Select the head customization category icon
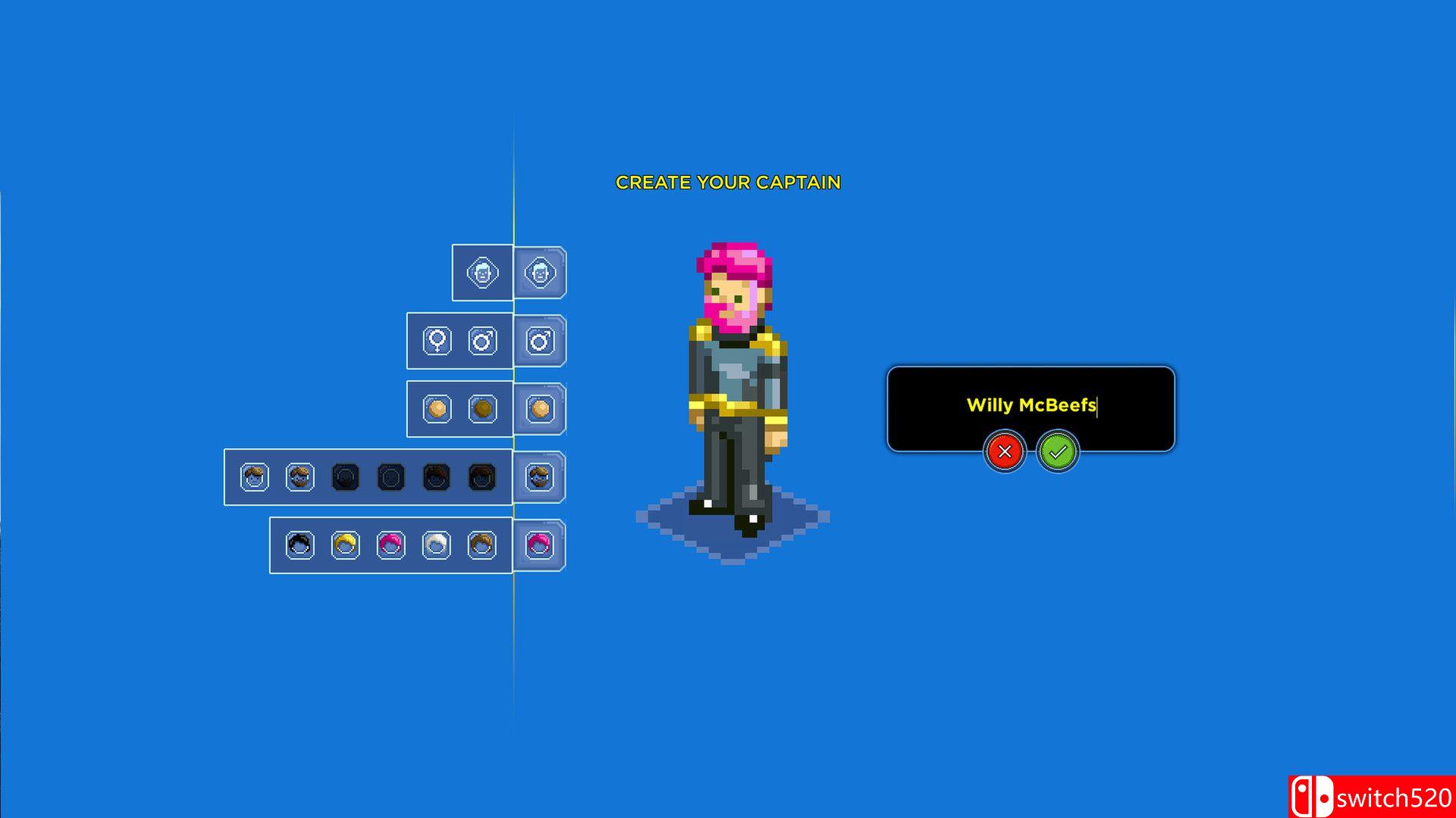 [x=482, y=273]
